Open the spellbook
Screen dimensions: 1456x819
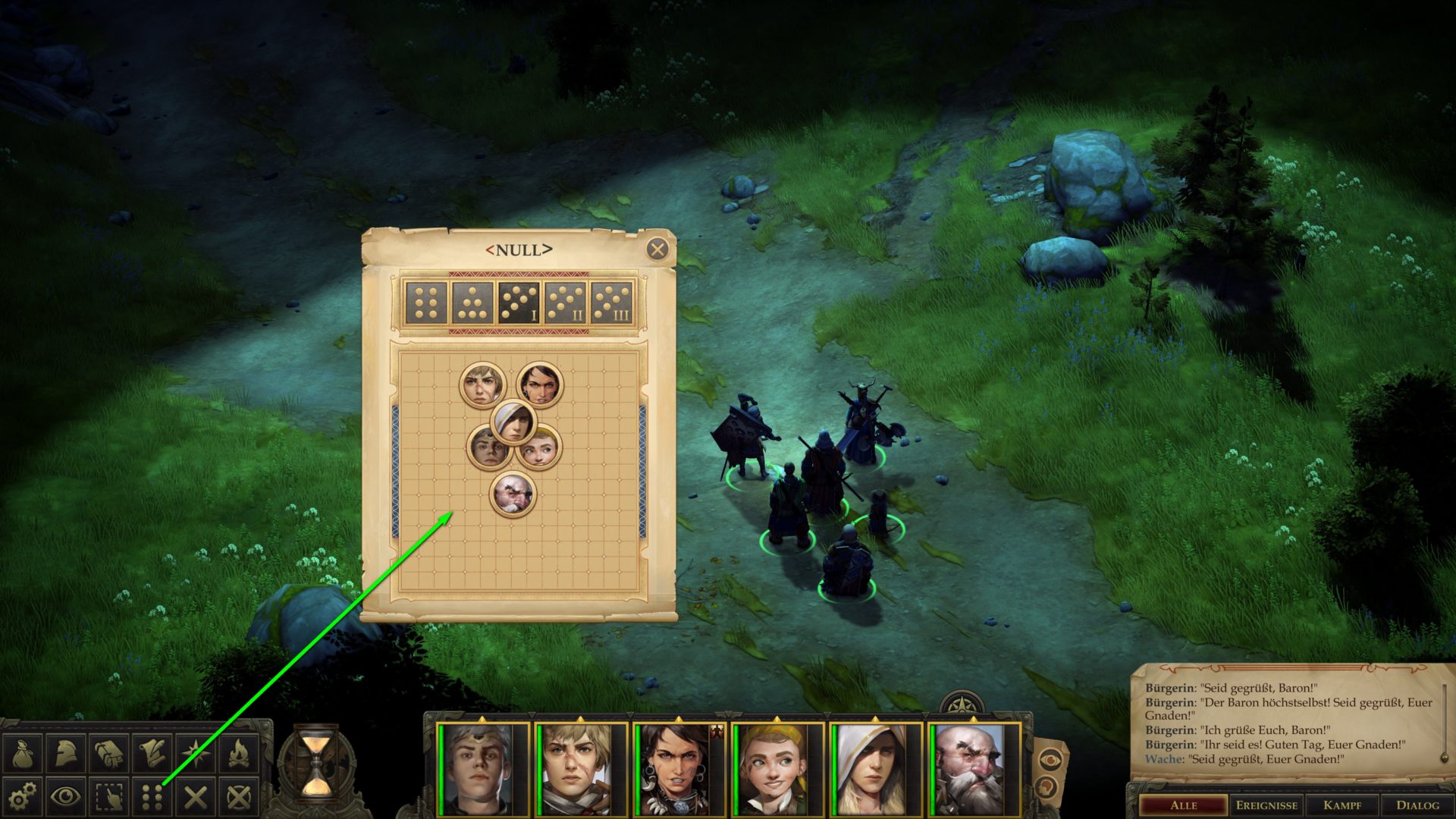pos(109,753)
